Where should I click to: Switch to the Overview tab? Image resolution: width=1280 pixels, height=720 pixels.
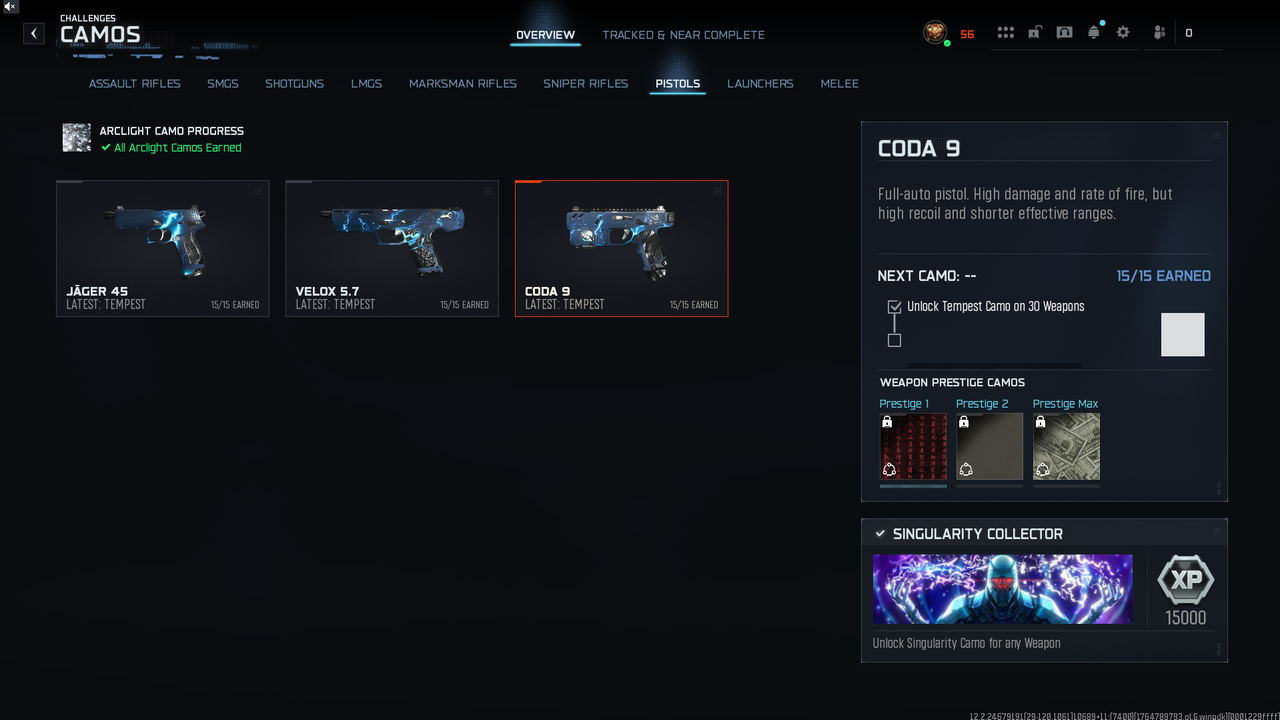click(545, 35)
